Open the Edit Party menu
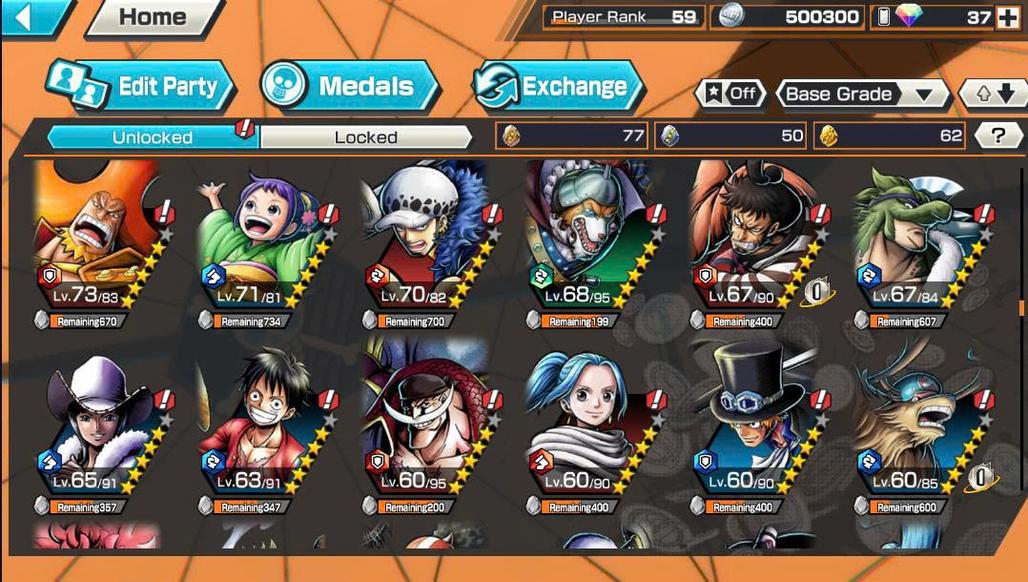The height and width of the screenshot is (582, 1028). 141,87
